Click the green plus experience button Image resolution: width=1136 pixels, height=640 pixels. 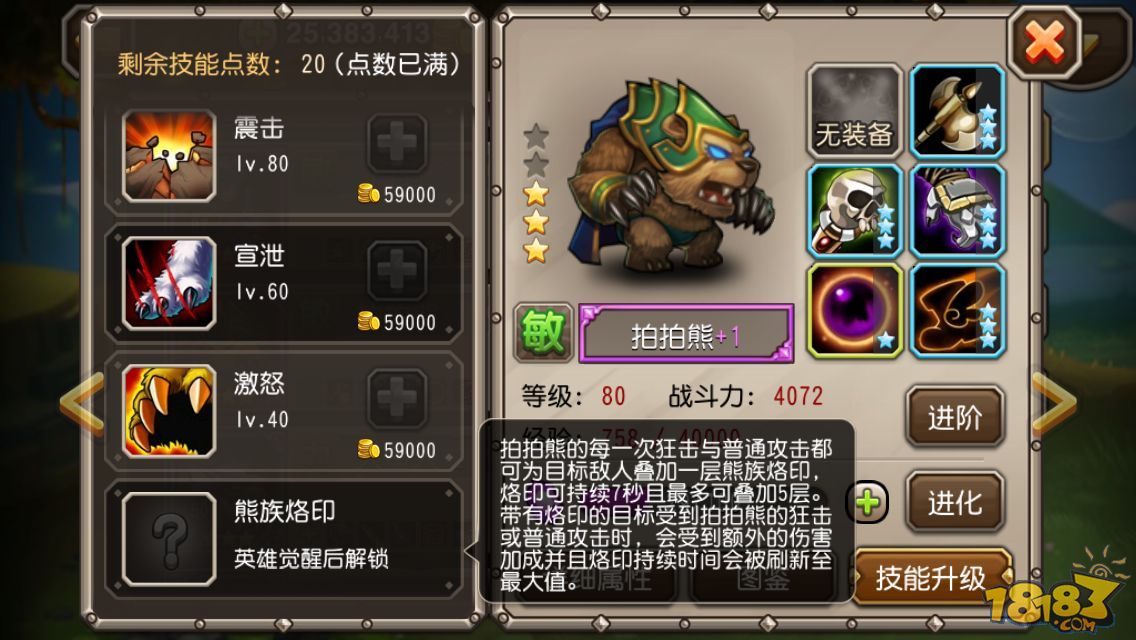868,502
